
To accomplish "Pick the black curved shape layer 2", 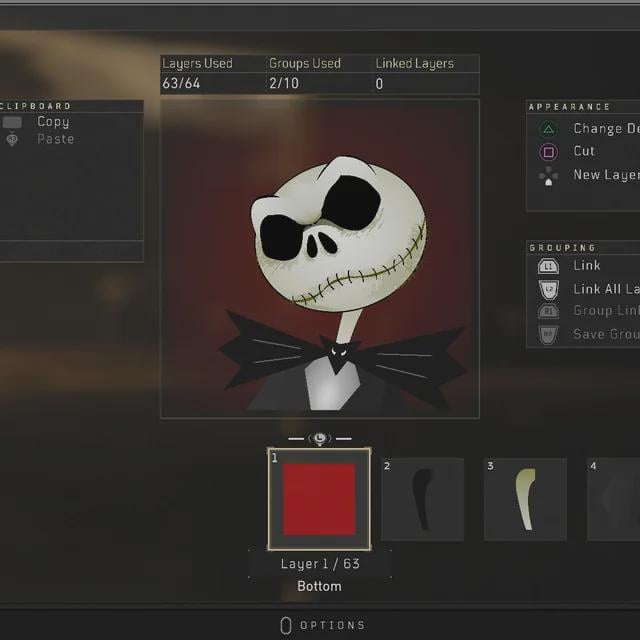I will click(x=422, y=499).
